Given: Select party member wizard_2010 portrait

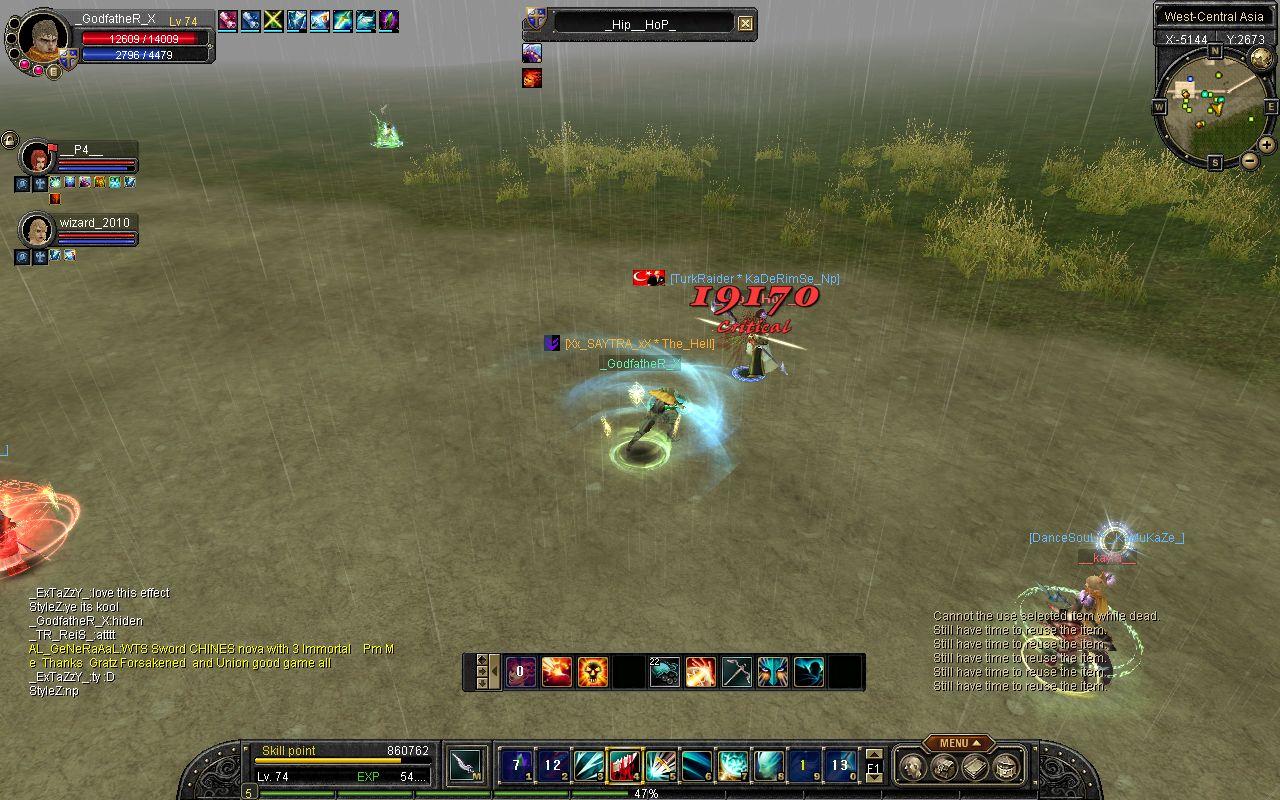Looking at the screenshot, I should (37, 231).
